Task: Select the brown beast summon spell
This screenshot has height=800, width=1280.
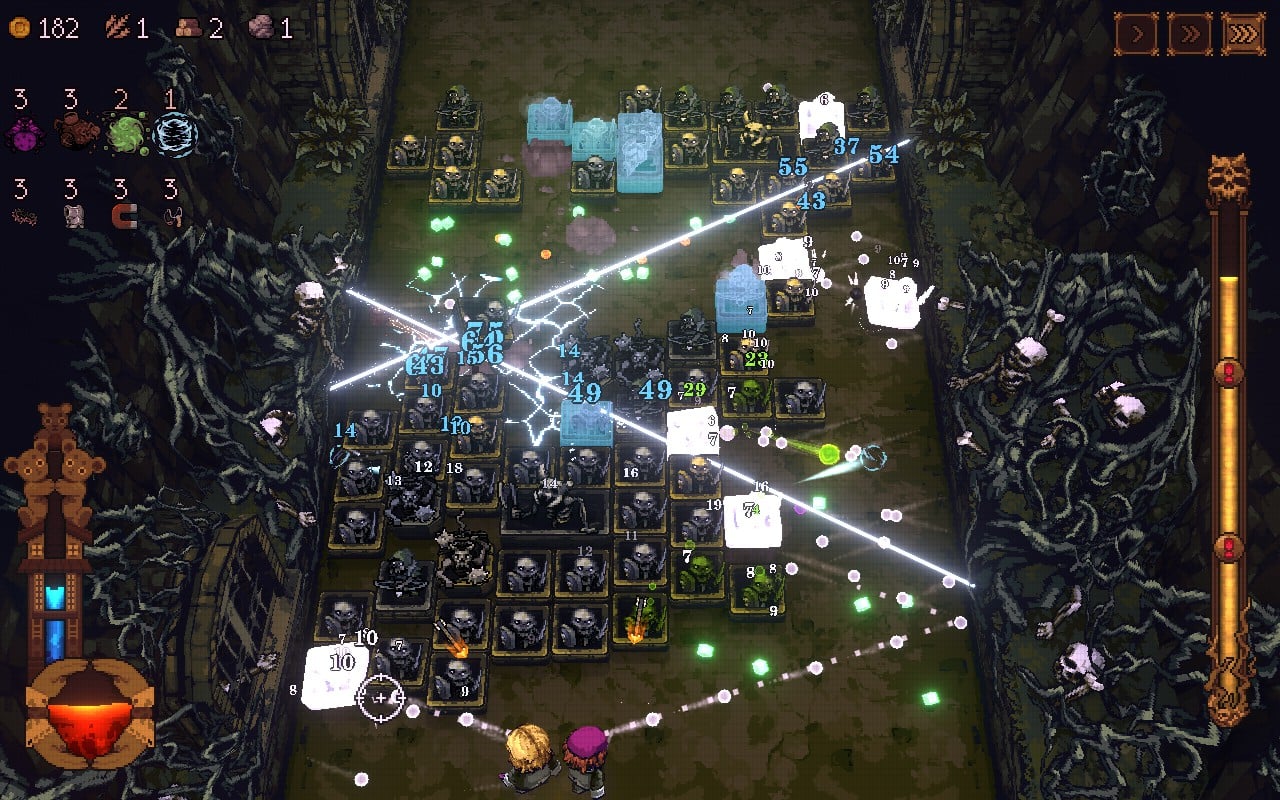Action: click(x=75, y=130)
